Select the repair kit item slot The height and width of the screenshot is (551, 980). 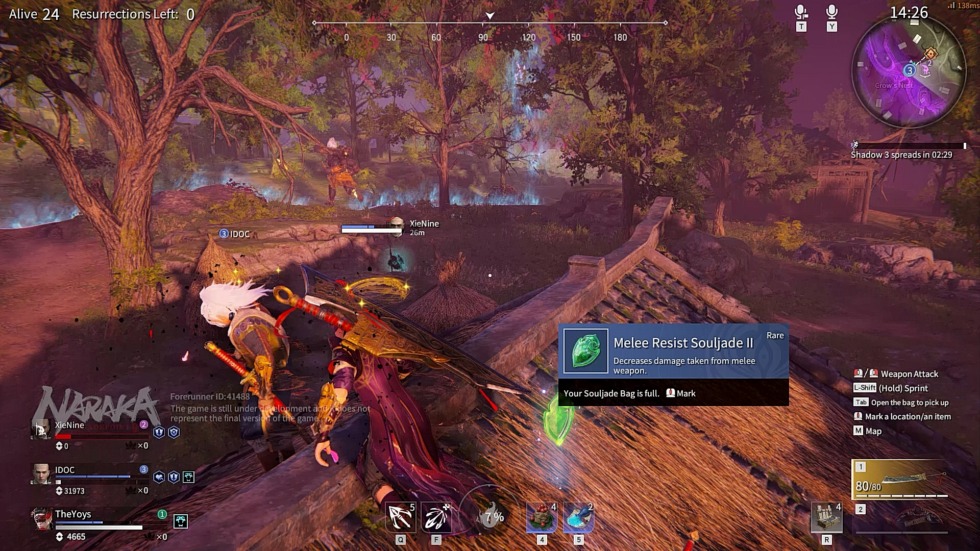pos(826,517)
